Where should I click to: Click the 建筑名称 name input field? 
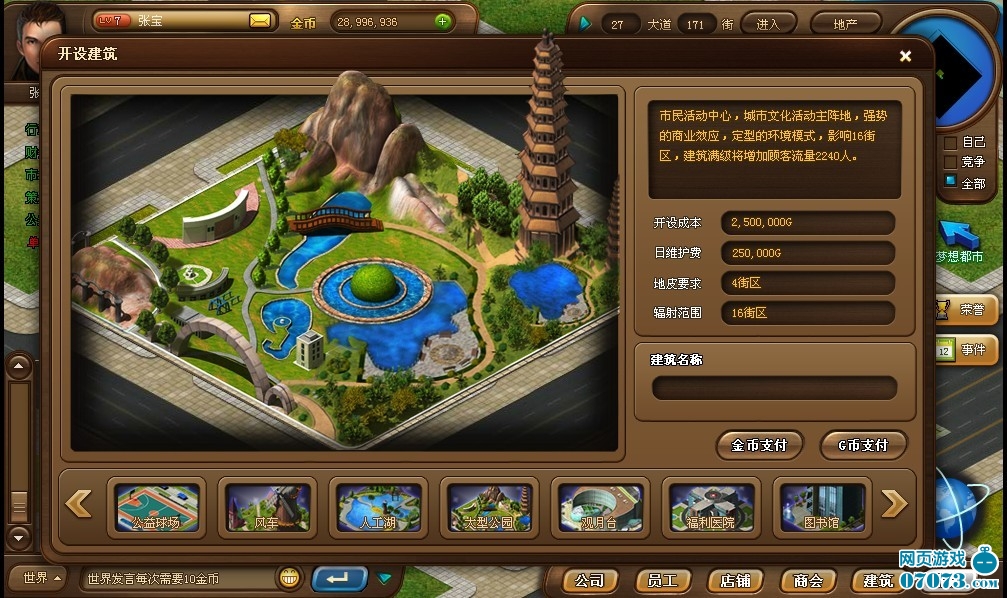(774, 388)
